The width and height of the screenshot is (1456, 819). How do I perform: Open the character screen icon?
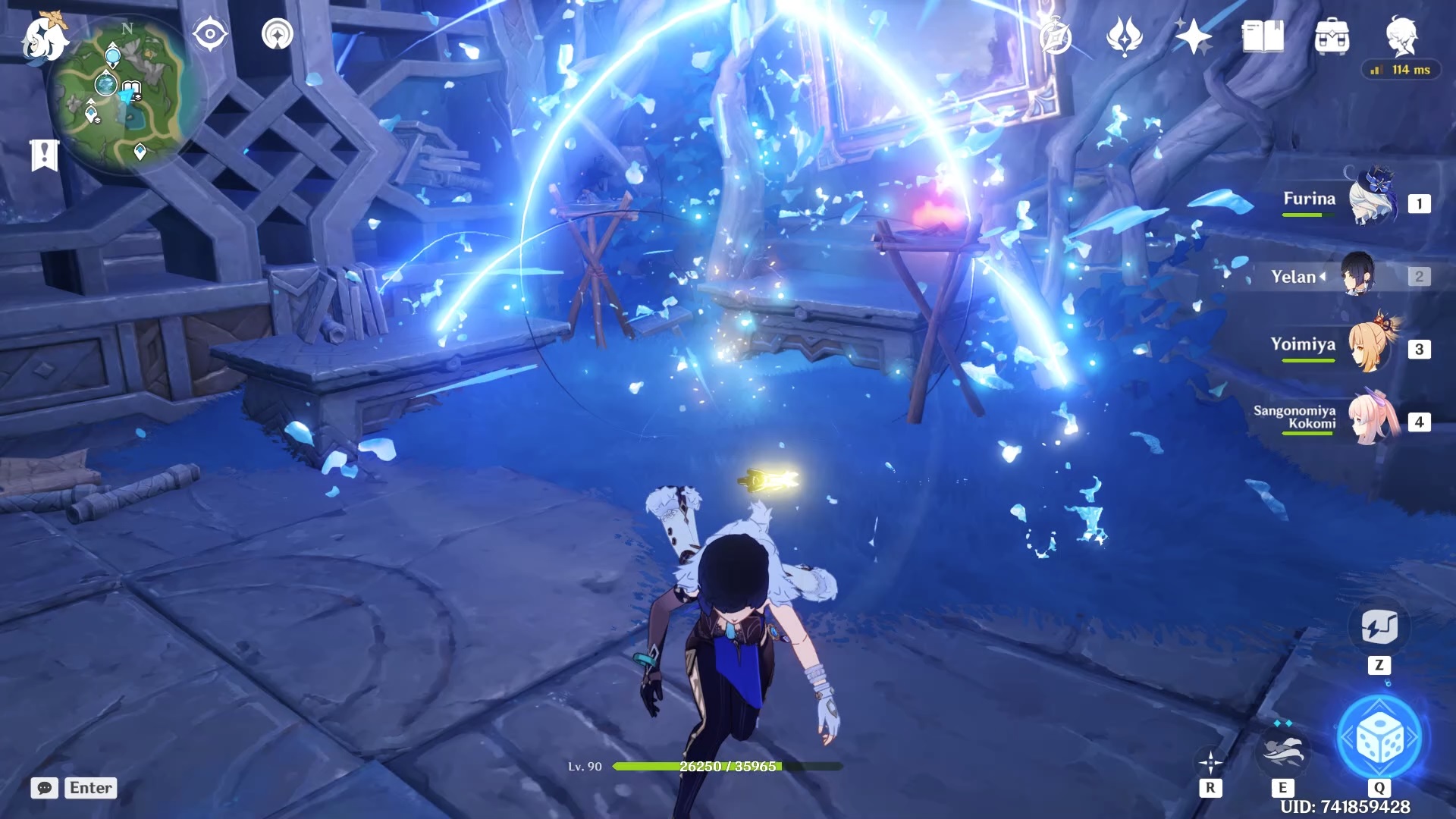[x=1401, y=36]
